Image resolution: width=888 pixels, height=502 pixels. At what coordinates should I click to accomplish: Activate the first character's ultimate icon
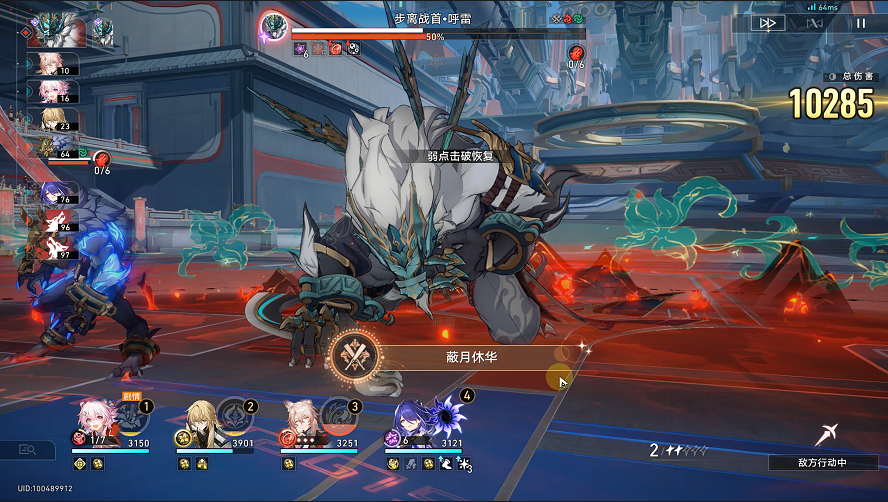133,415
